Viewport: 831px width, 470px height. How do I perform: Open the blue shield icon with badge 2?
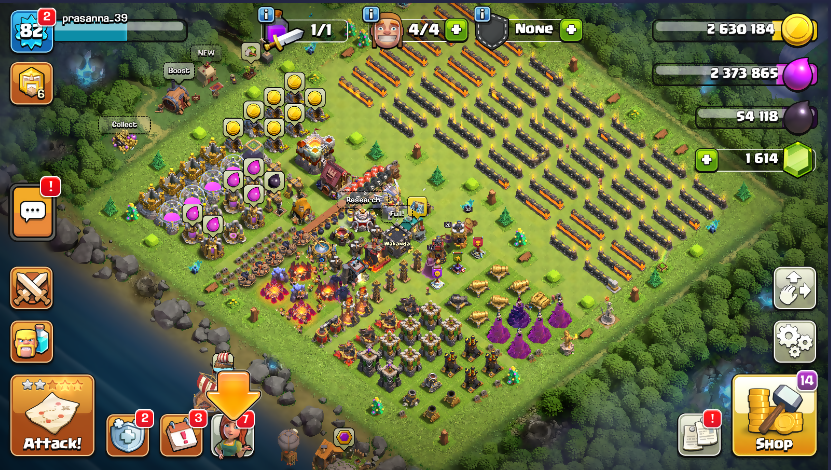127,434
